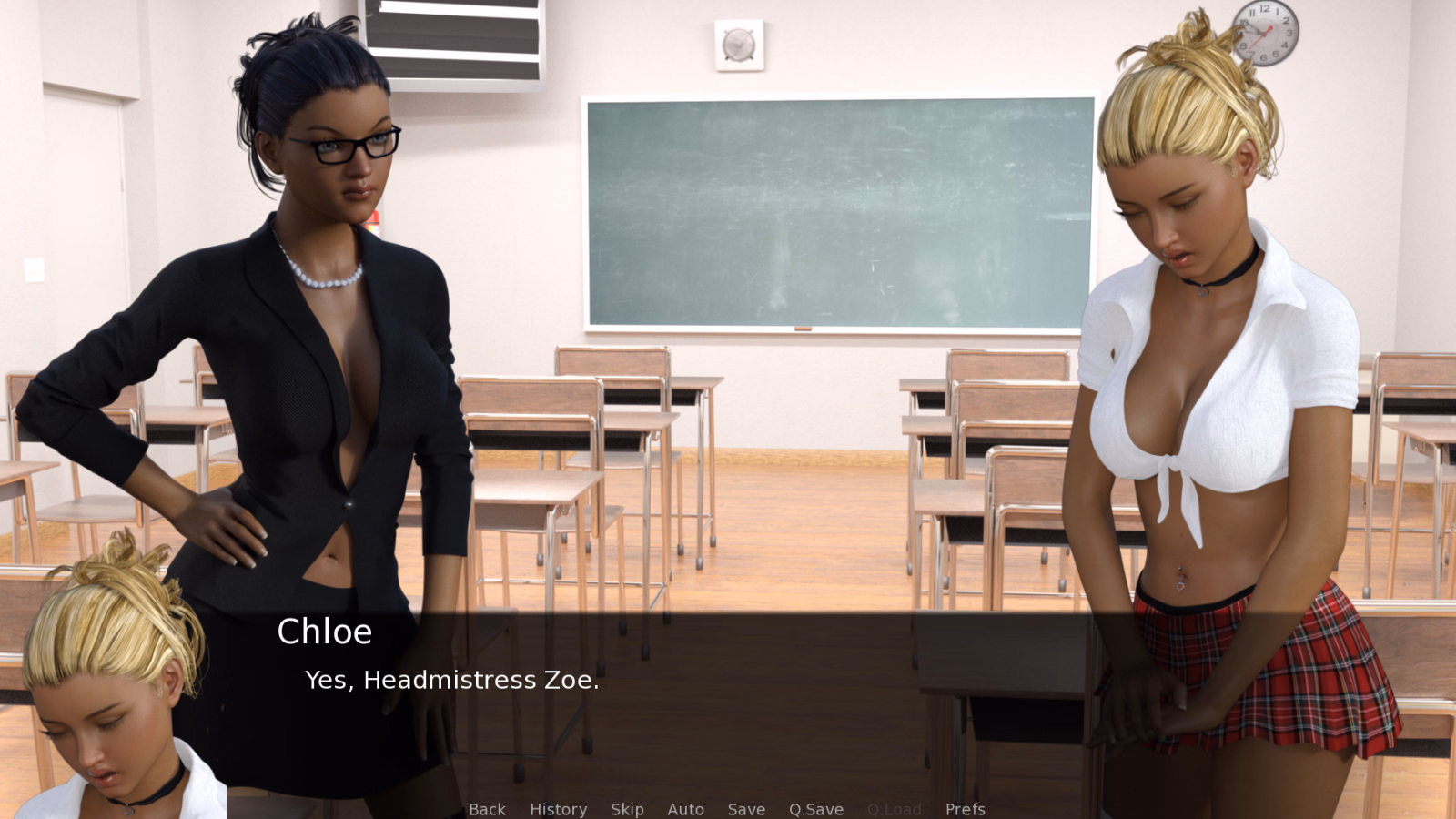Enable Skip mode
Viewport: 1456px width, 819px height.
tap(627, 809)
